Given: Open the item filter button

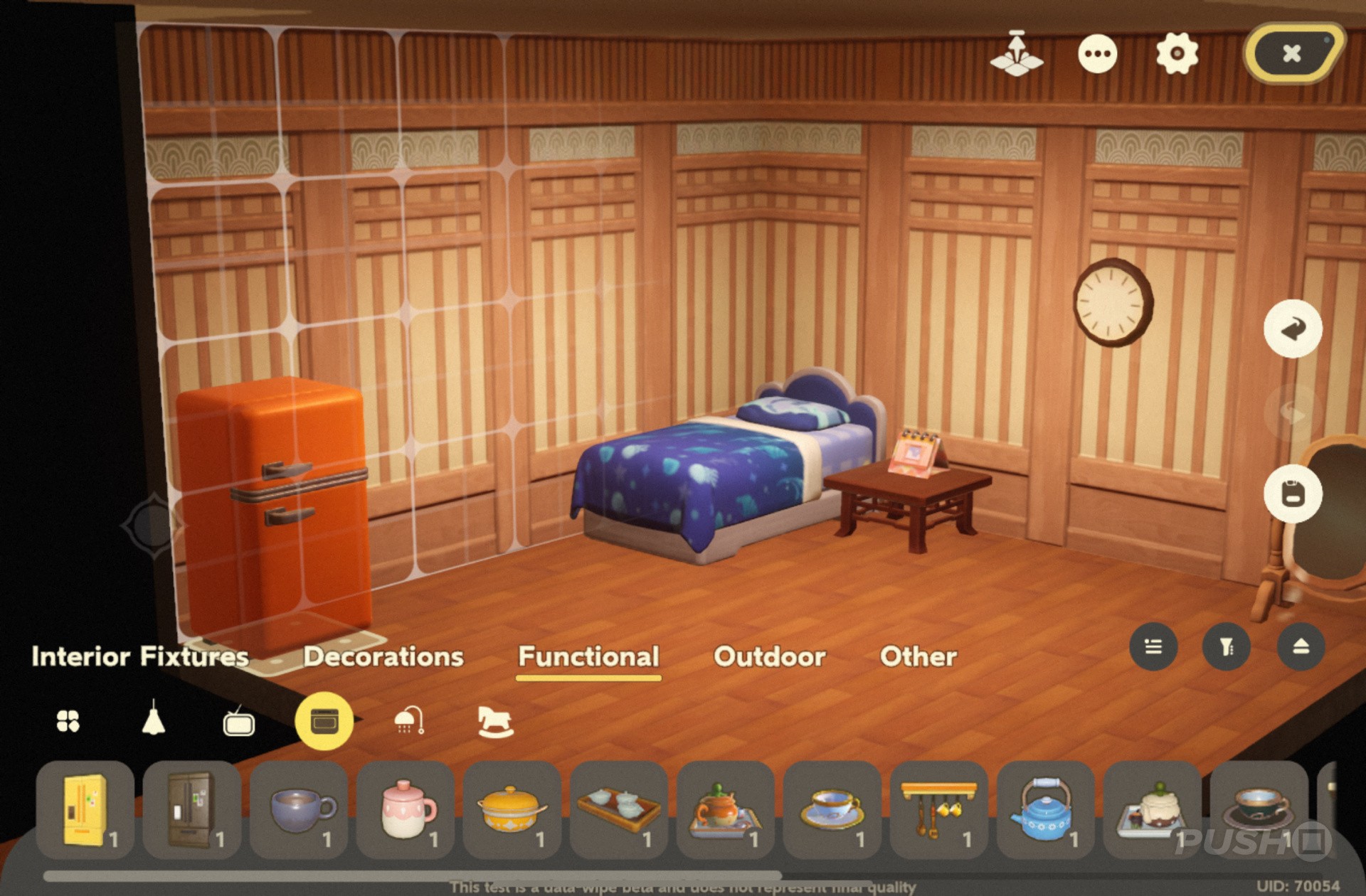Looking at the screenshot, I should [x=1227, y=646].
